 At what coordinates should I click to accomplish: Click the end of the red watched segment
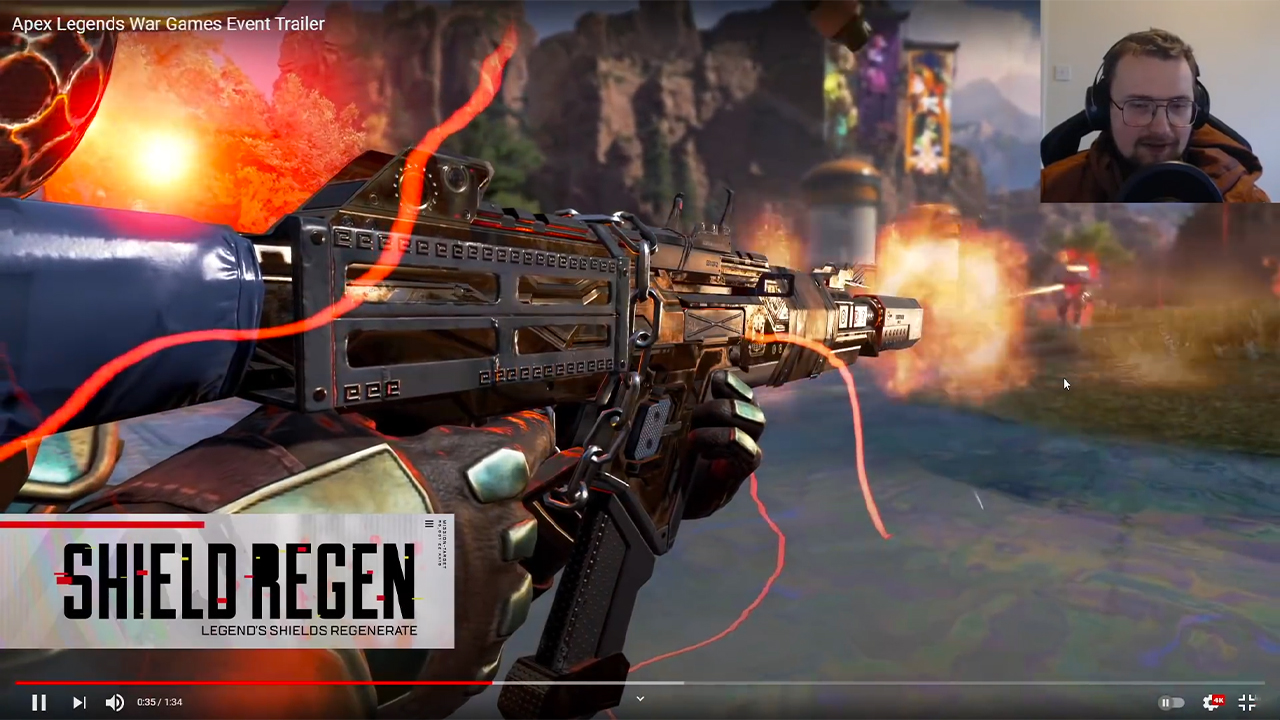(x=492, y=684)
